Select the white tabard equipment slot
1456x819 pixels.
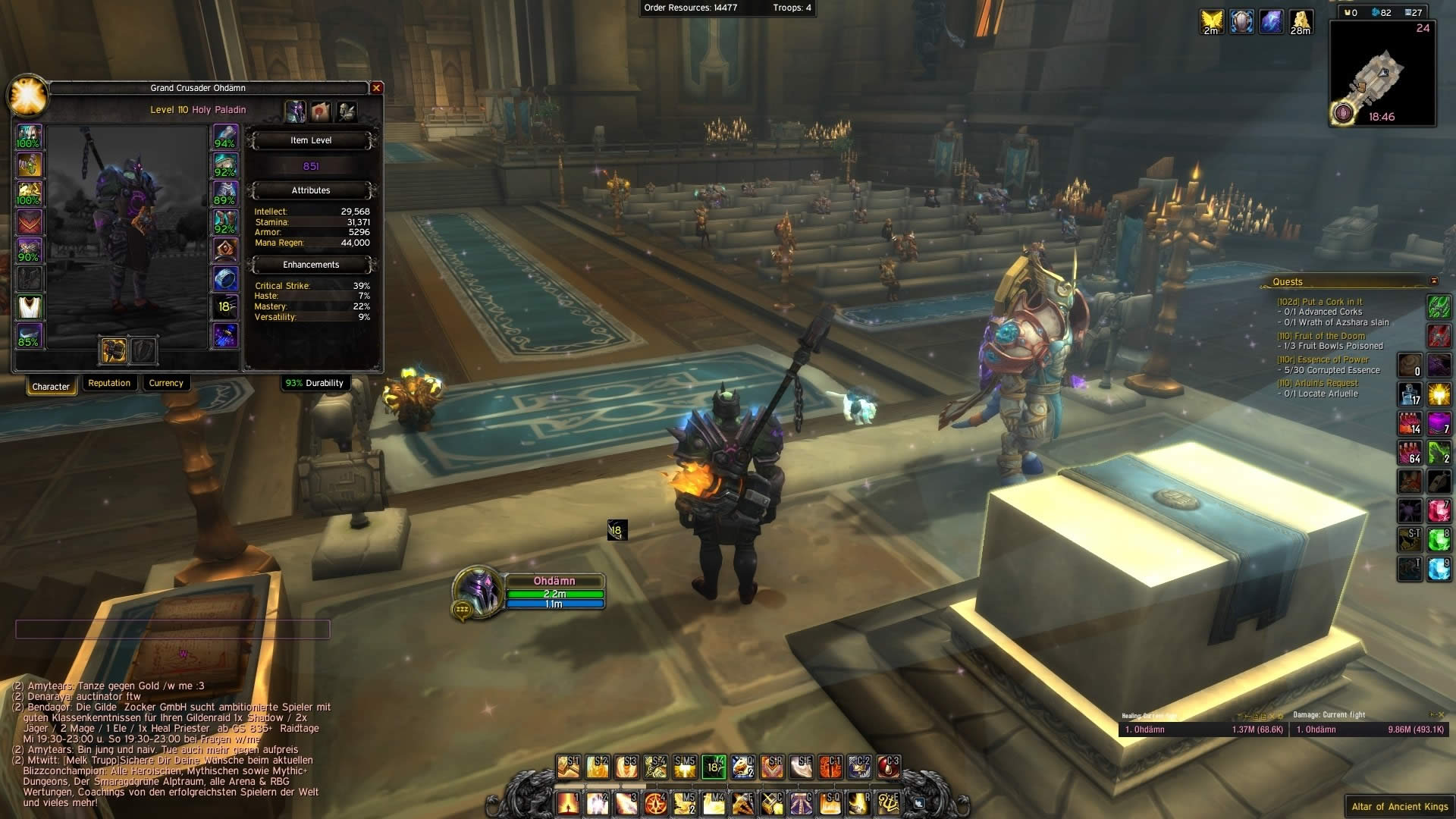30,307
